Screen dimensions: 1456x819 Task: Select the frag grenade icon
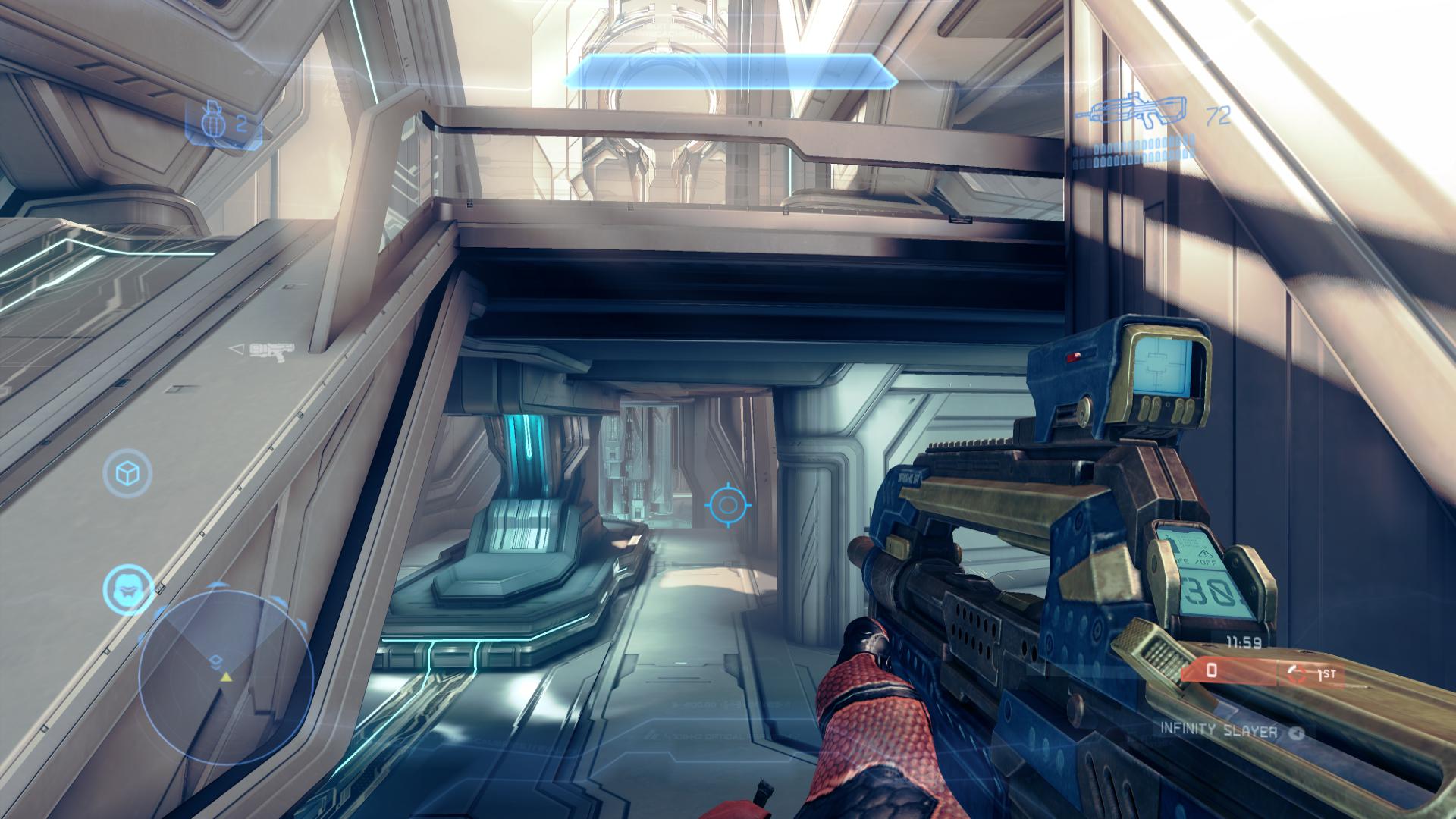[x=213, y=121]
